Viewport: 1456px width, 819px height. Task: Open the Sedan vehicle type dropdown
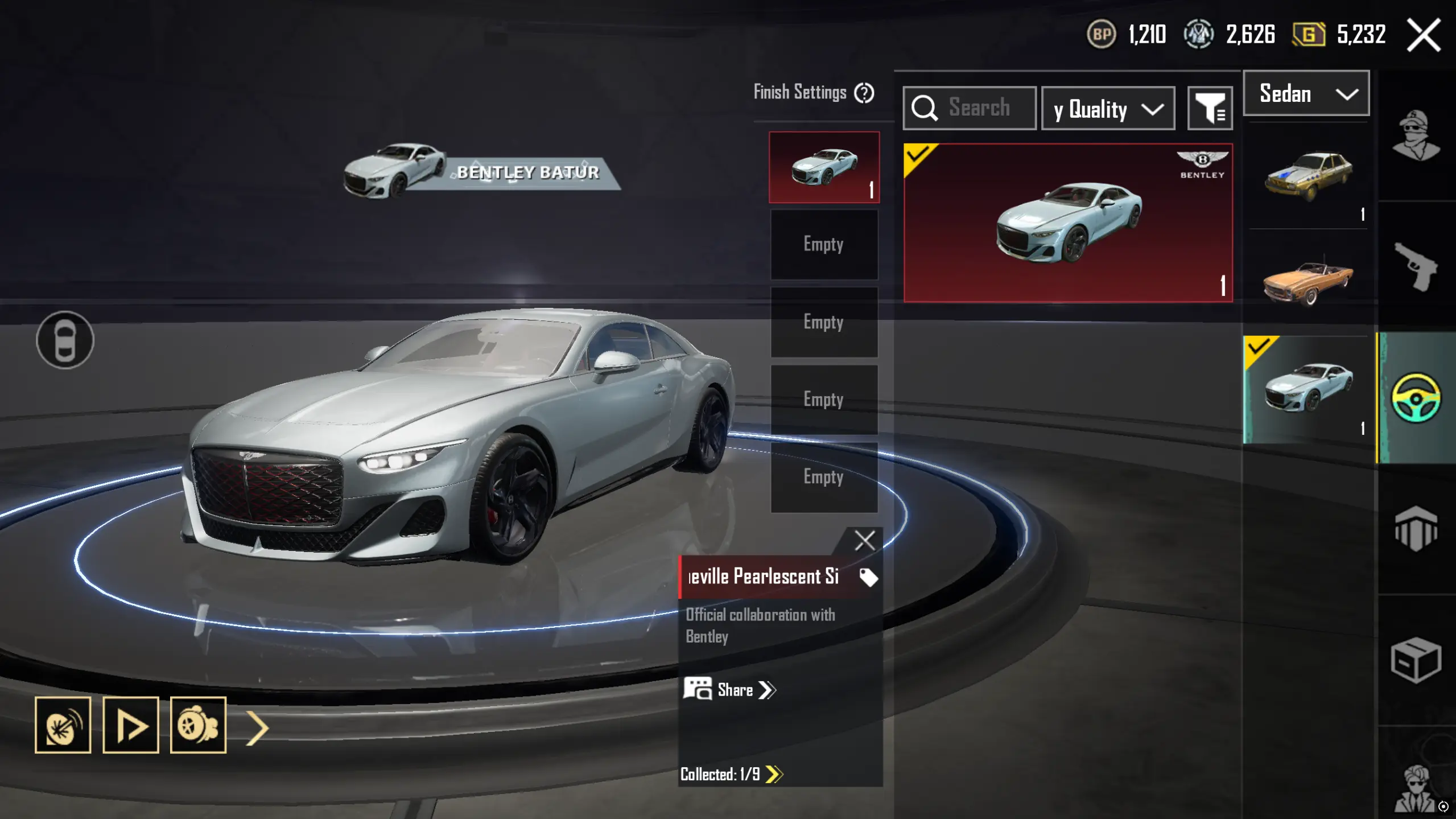[x=1306, y=94]
